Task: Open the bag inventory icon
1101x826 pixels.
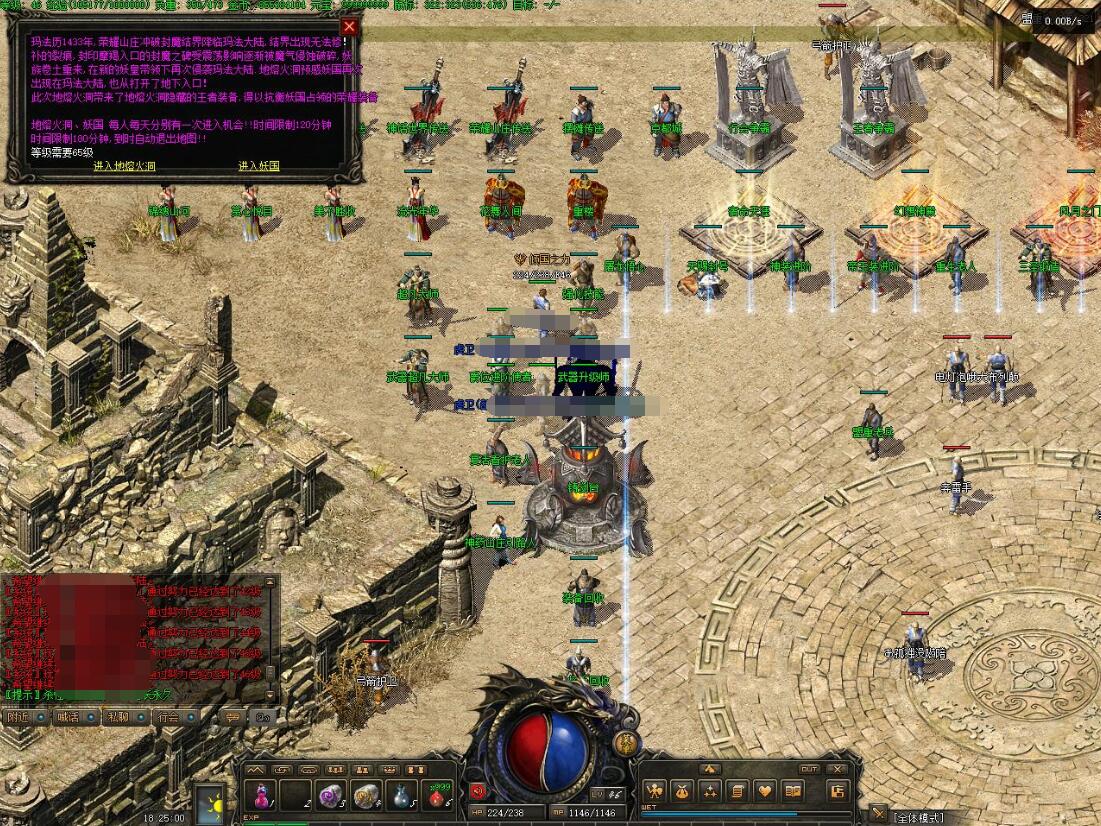Action: coord(683,791)
